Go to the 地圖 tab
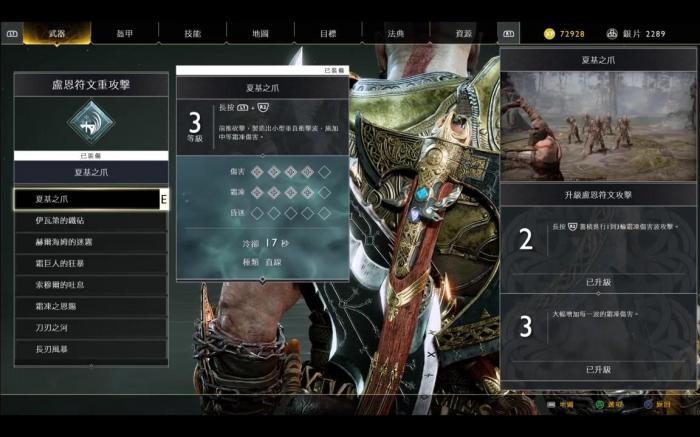The height and width of the screenshot is (437, 700). (x=260, y=34)
